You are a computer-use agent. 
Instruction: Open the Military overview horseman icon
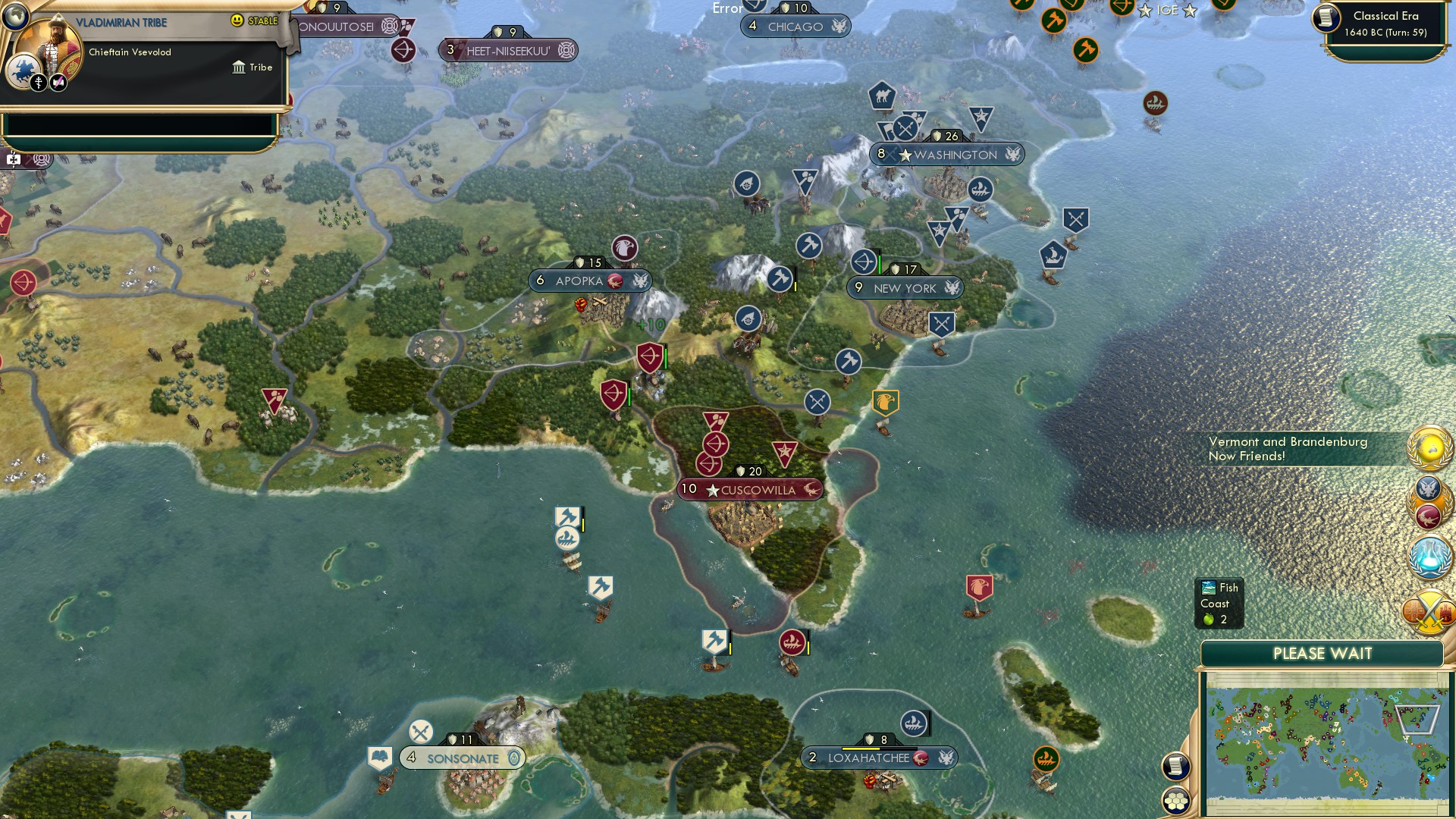point(24,71)
